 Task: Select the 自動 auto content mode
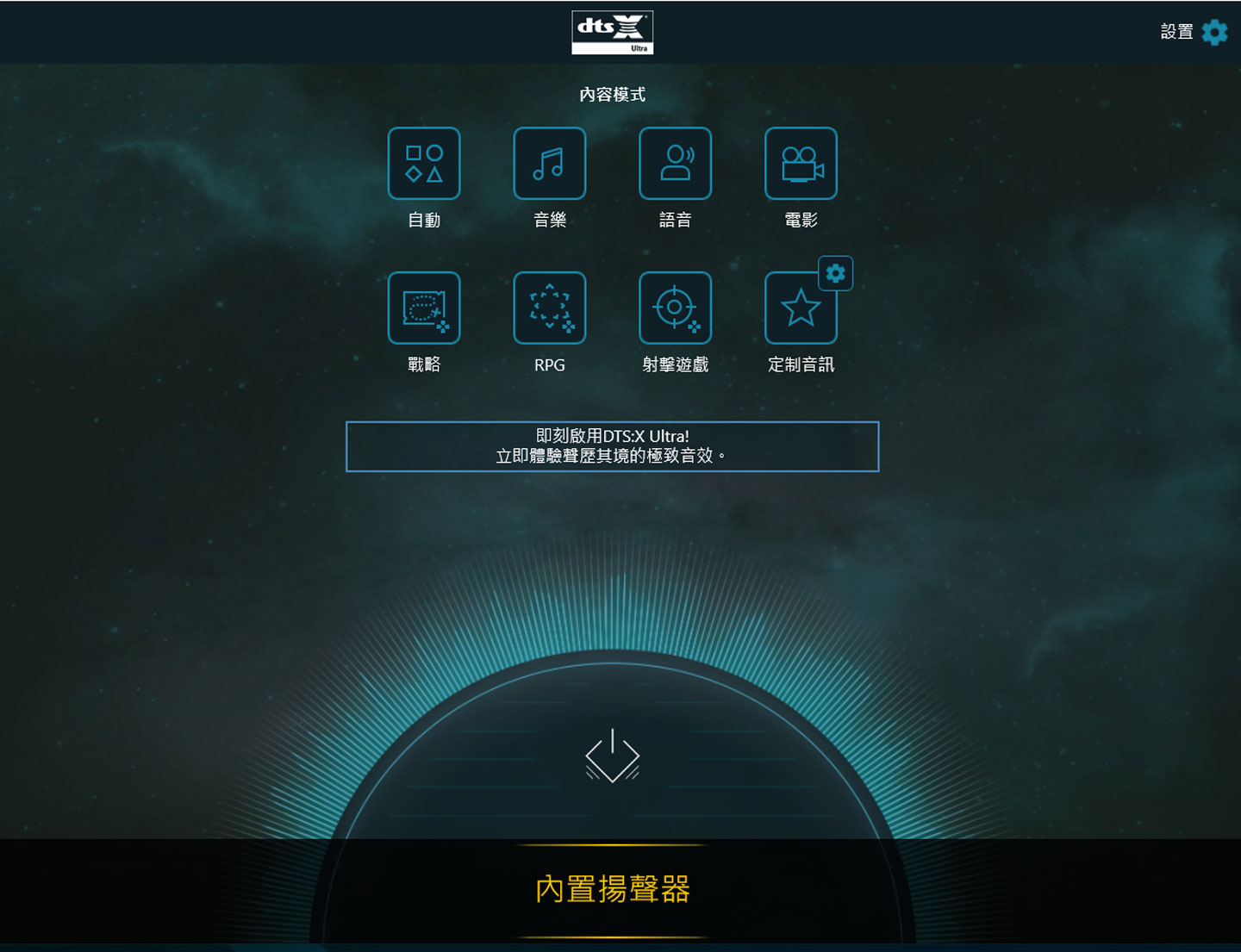424,164
